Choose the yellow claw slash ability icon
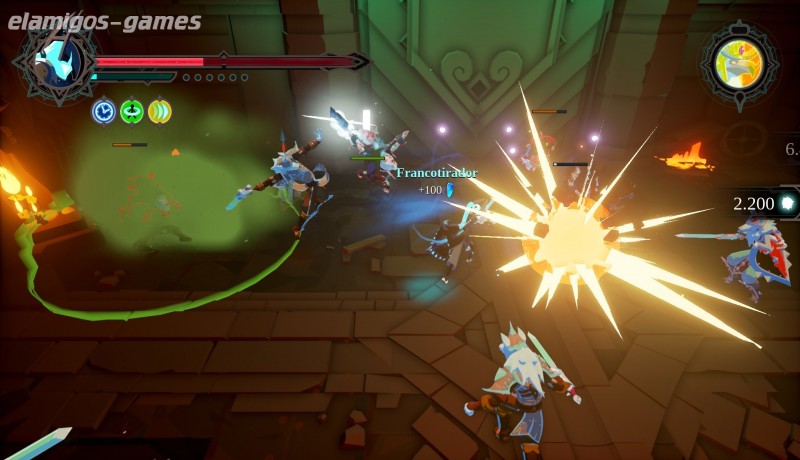 pos(159,111)
